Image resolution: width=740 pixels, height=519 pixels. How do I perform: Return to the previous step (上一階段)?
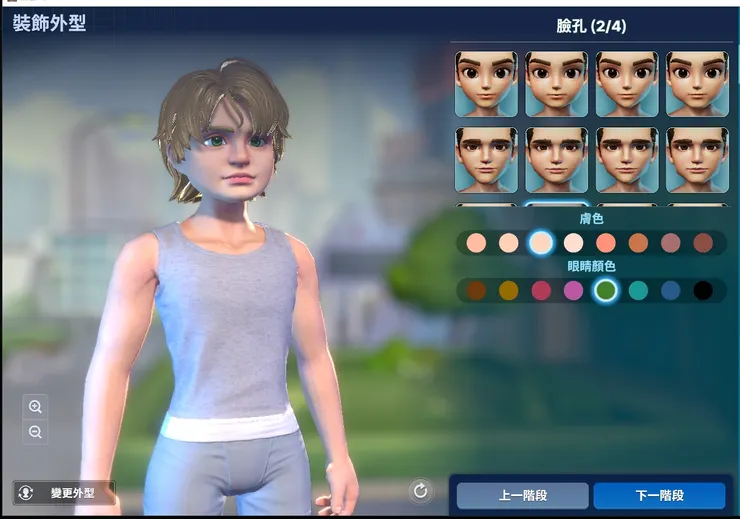(522, 495)
